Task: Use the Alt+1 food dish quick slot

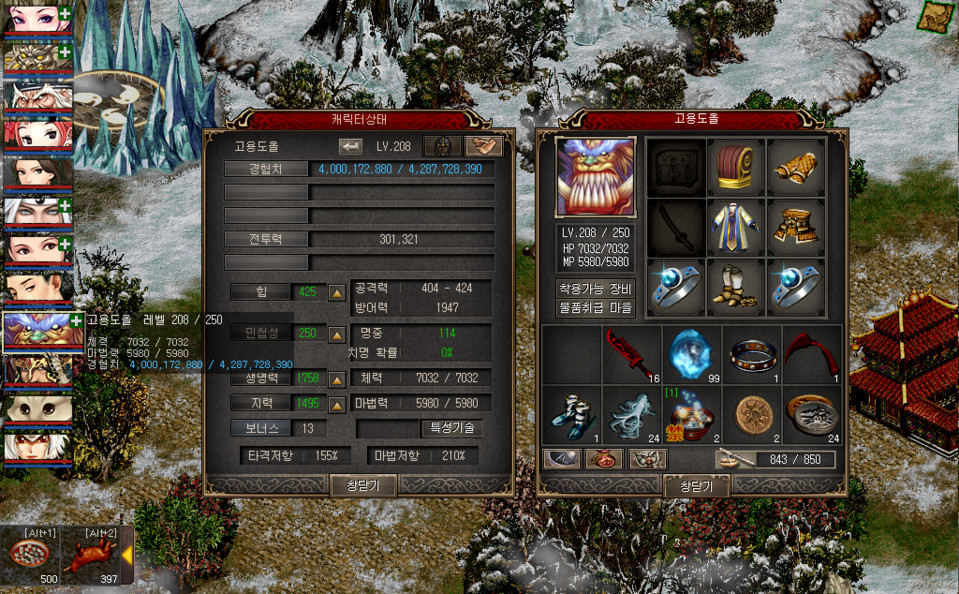Action: point(32,556)
